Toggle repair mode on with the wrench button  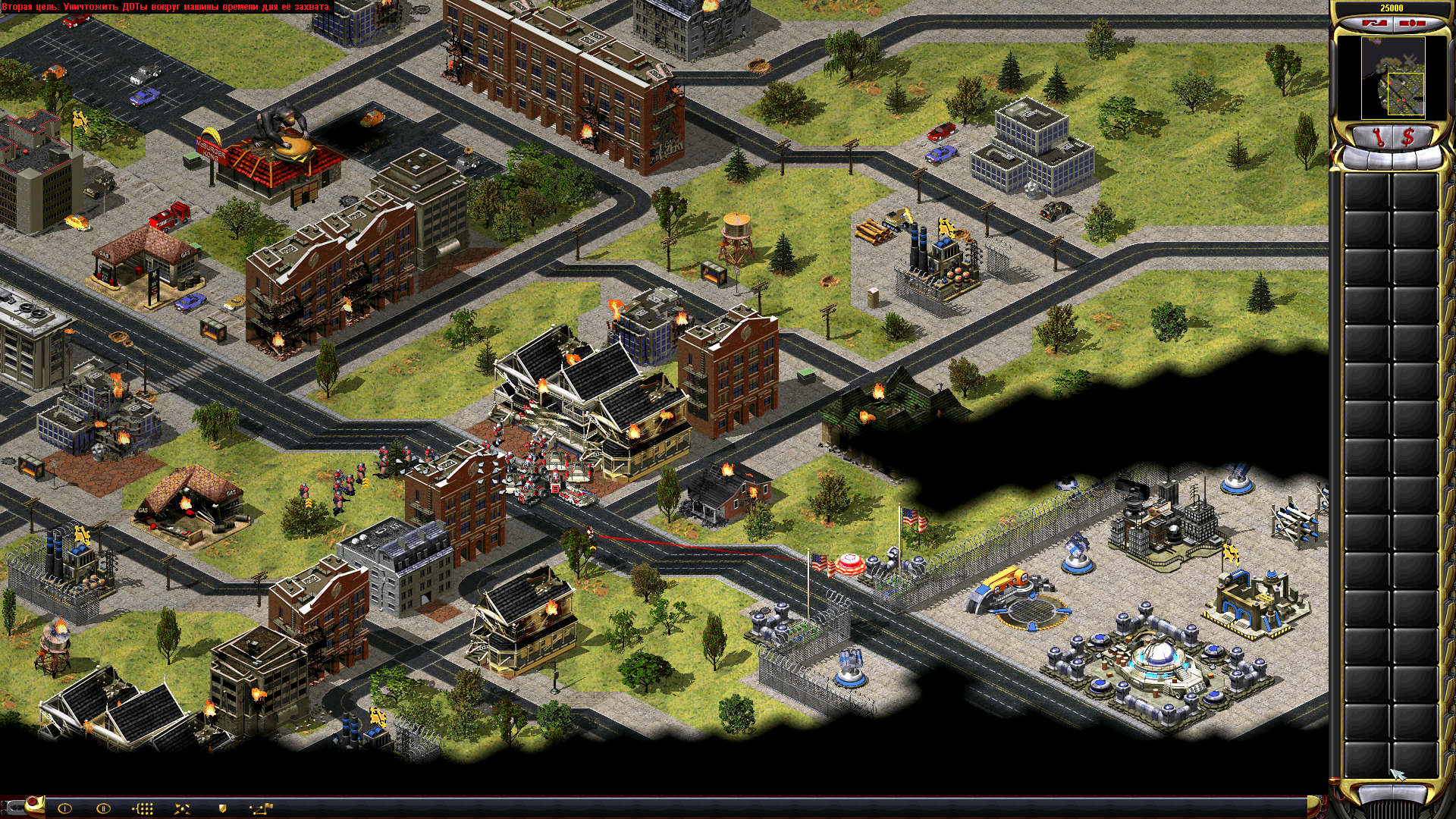(1379, 136)
